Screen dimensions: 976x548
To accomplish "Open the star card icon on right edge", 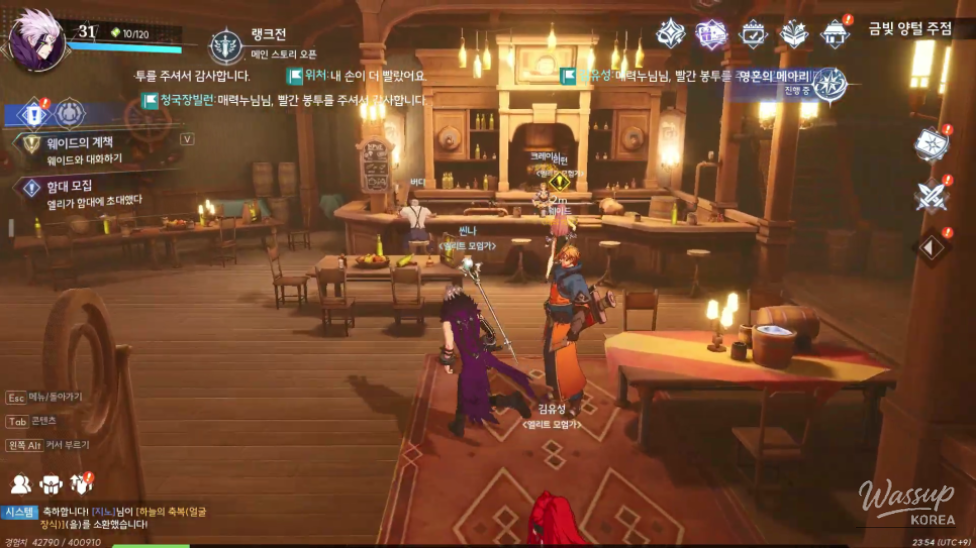I will 930,145.
